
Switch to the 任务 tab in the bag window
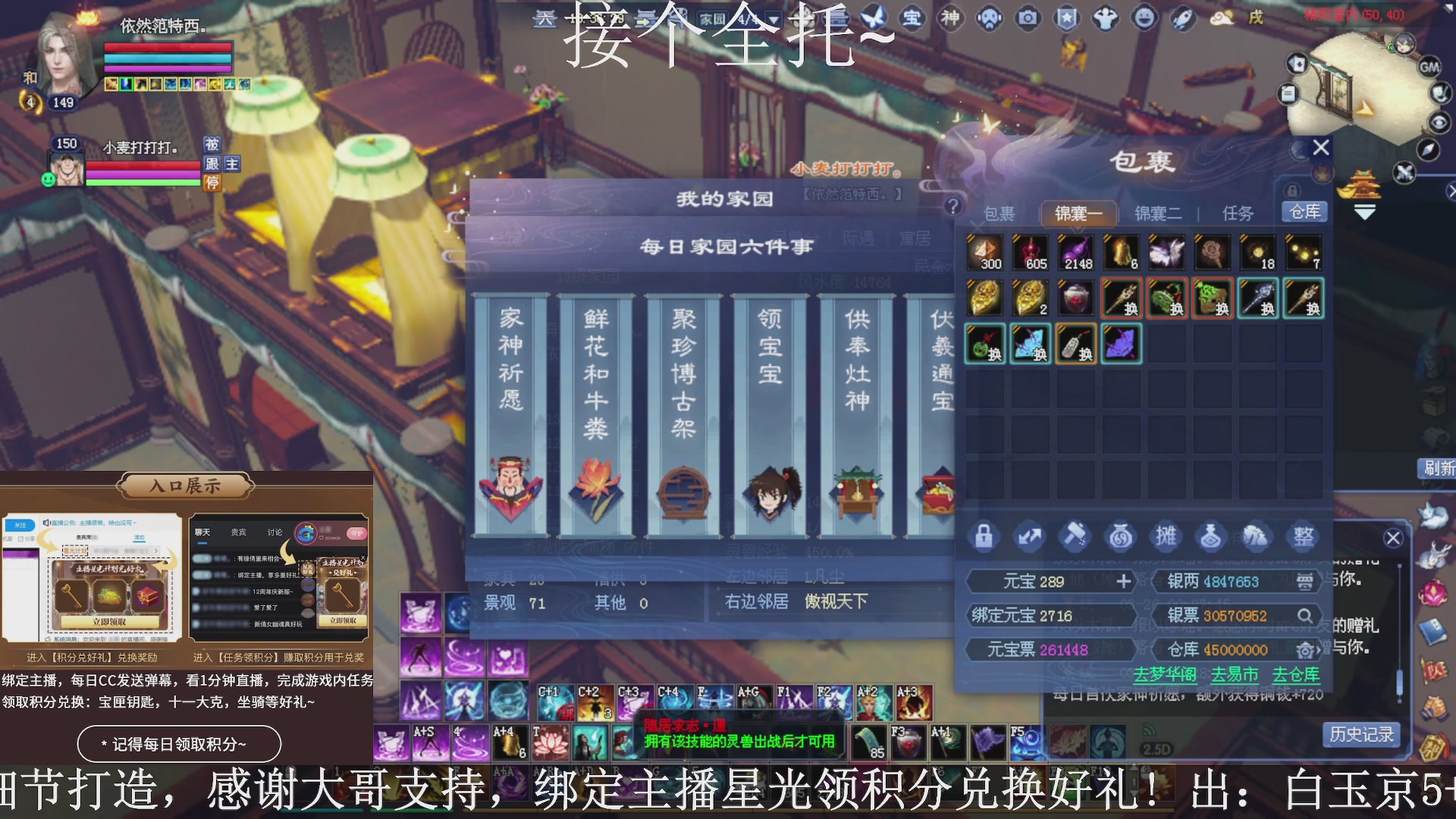[x=1238, y=213]
